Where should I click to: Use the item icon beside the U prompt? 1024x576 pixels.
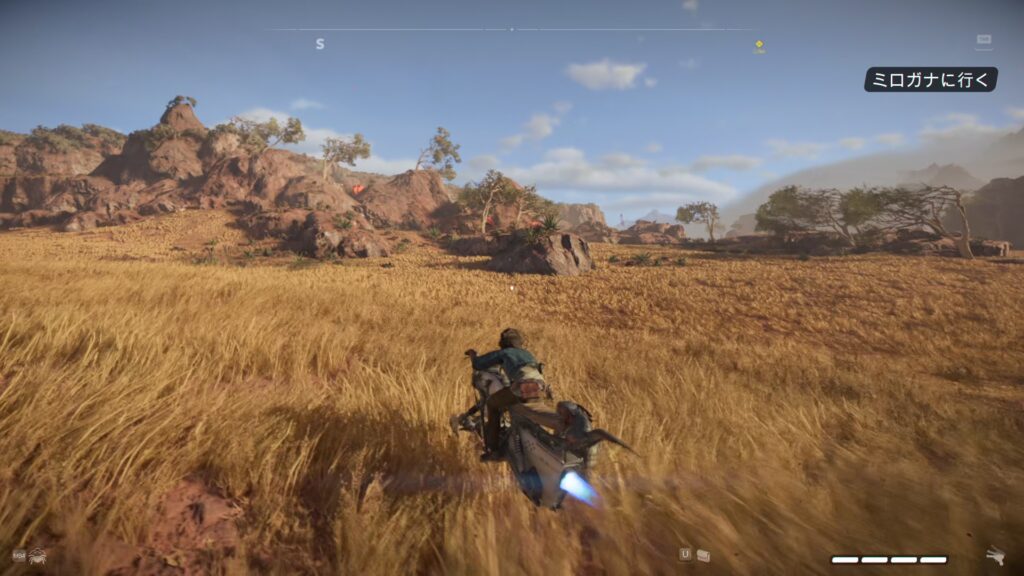click(704, 555)
